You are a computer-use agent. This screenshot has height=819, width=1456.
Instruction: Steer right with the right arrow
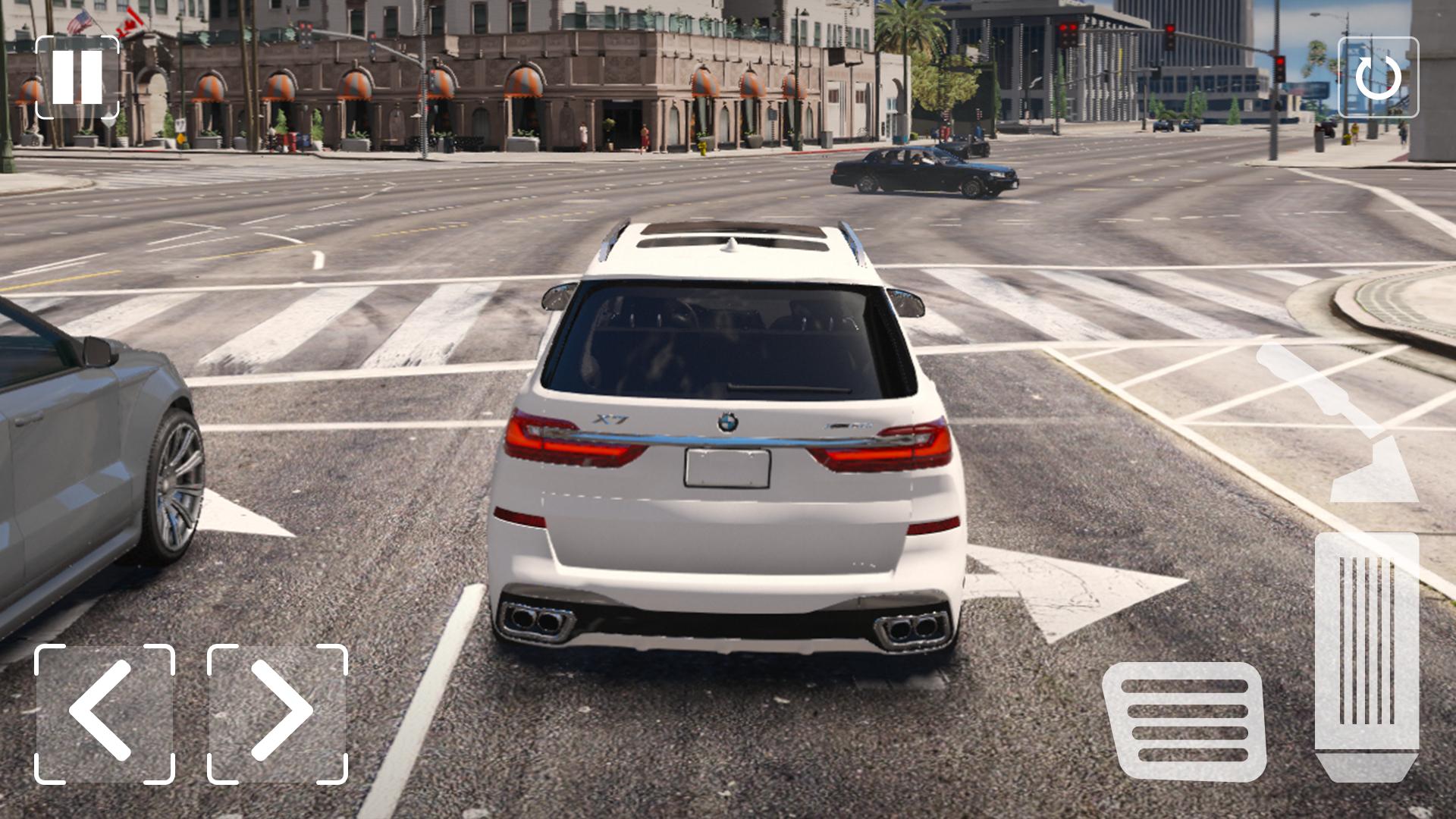(x=278, y=714)
